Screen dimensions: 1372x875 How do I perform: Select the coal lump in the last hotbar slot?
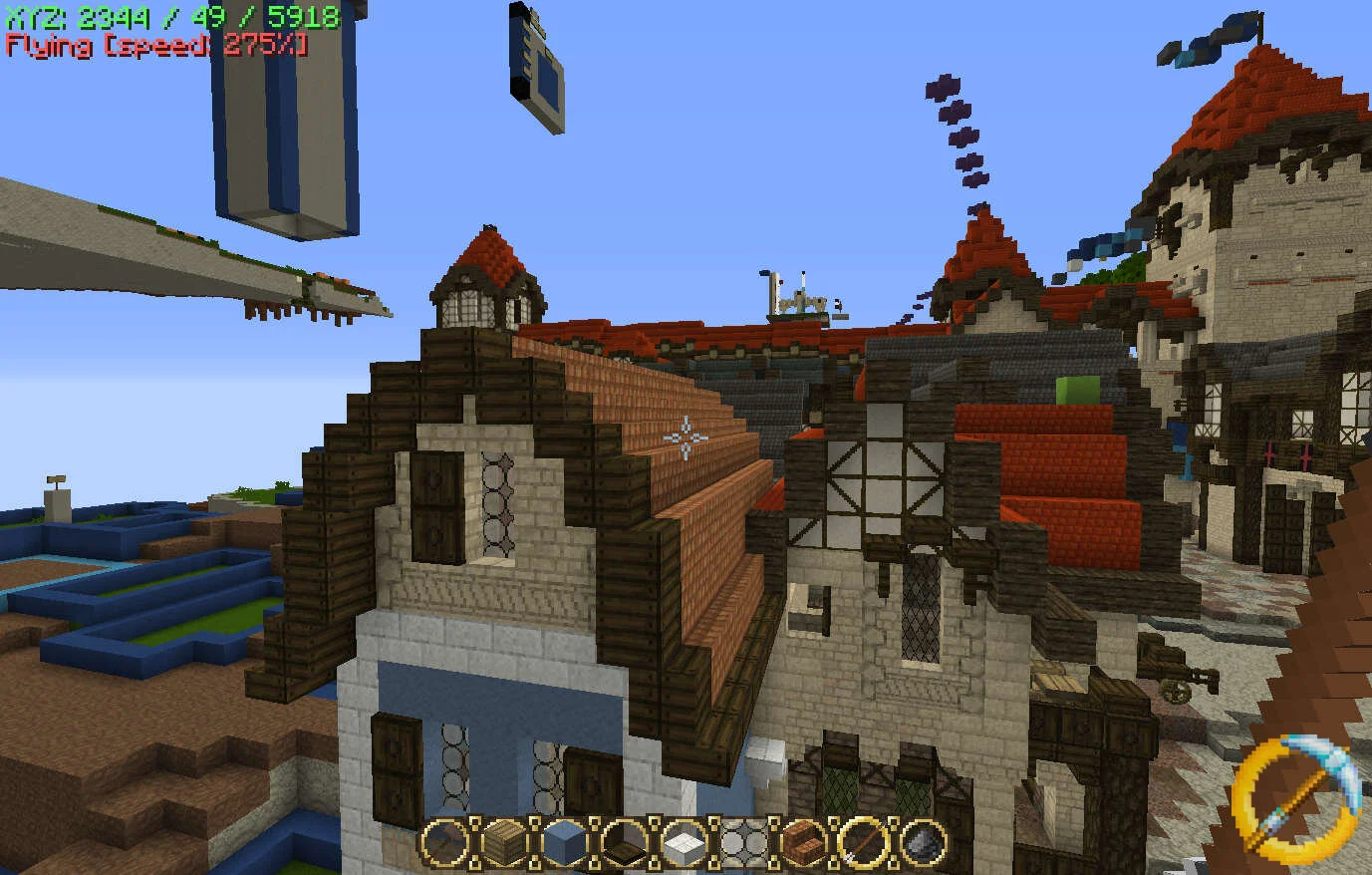pos(922,845)
